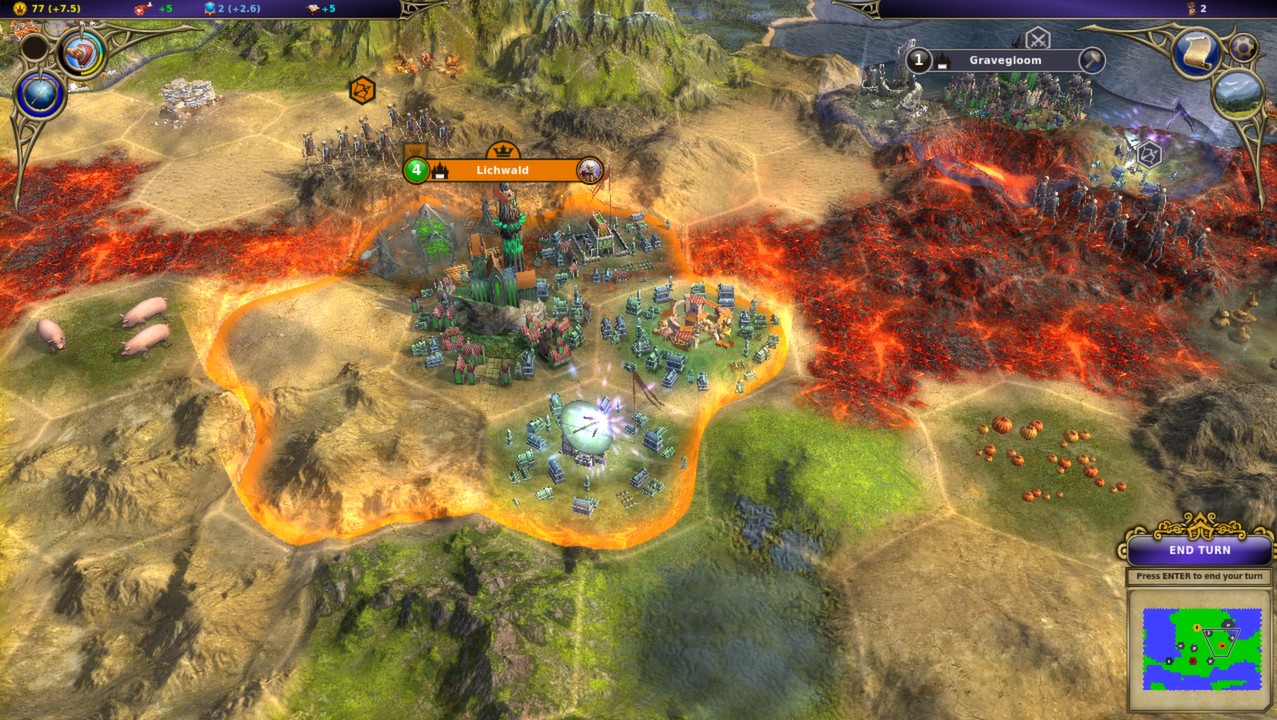
Task: Open the gear settings button
Action: point(1243,47)
